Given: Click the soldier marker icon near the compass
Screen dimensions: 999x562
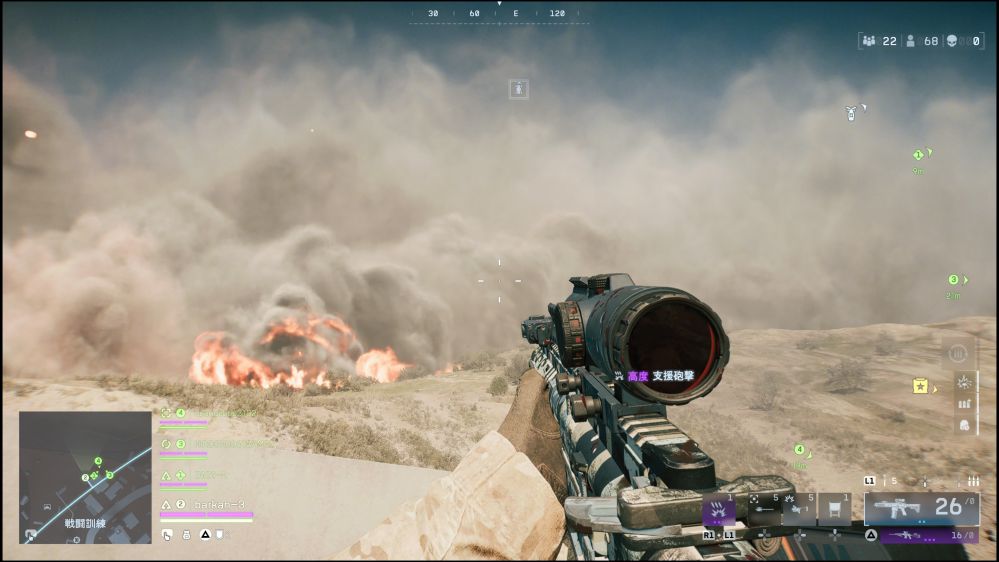Looking at the screenshot, I should [519, 89].
